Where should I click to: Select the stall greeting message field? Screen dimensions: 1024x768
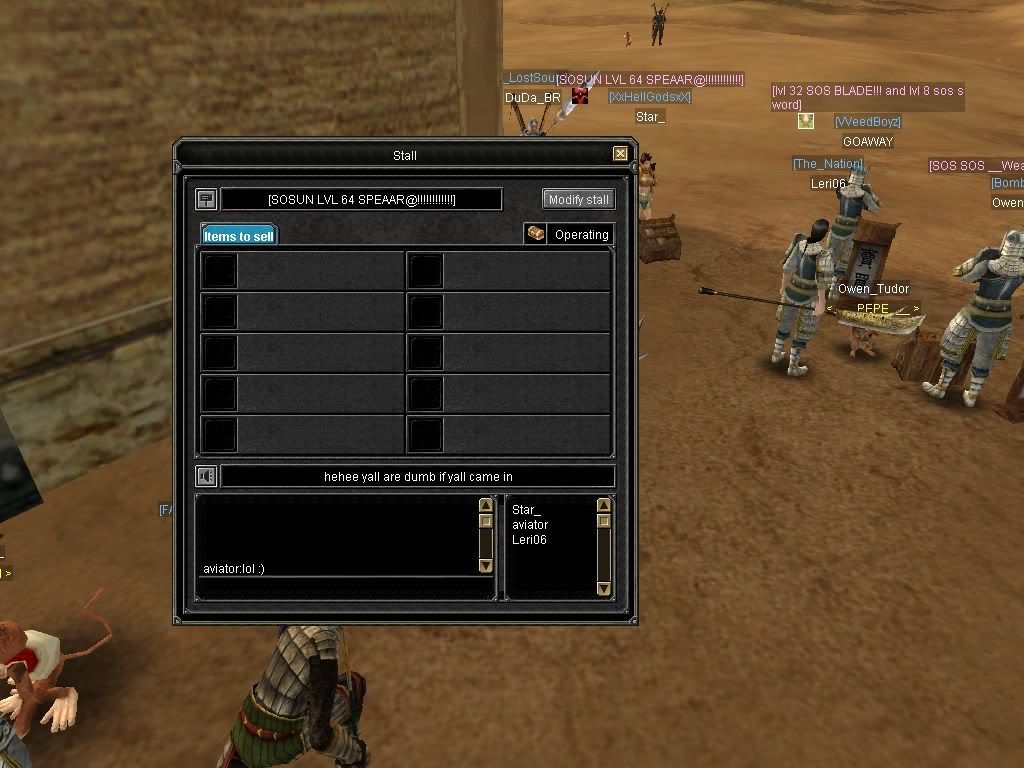pyautogui.click(x=417, y=477)
